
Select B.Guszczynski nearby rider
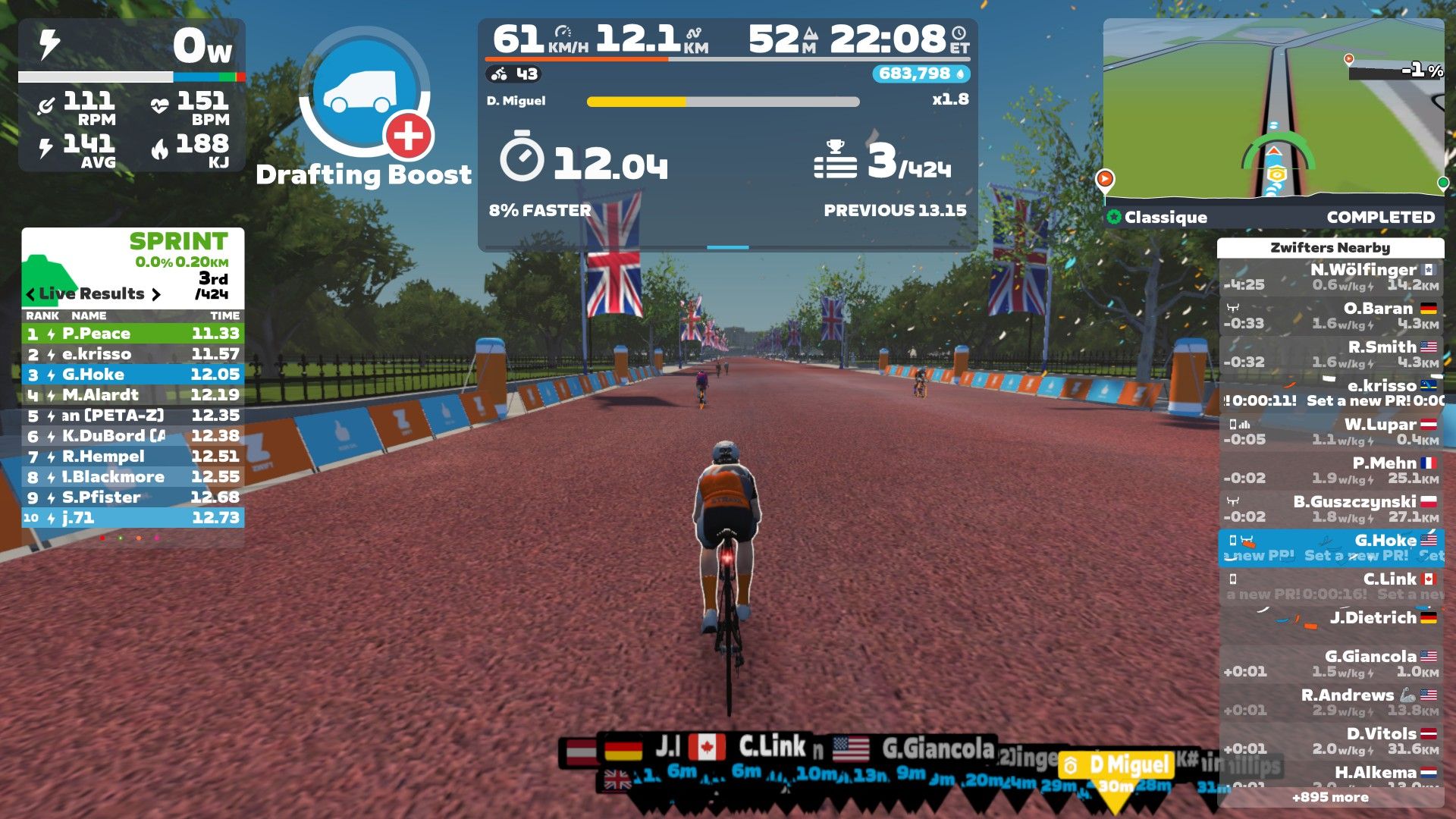(1330, 509)
